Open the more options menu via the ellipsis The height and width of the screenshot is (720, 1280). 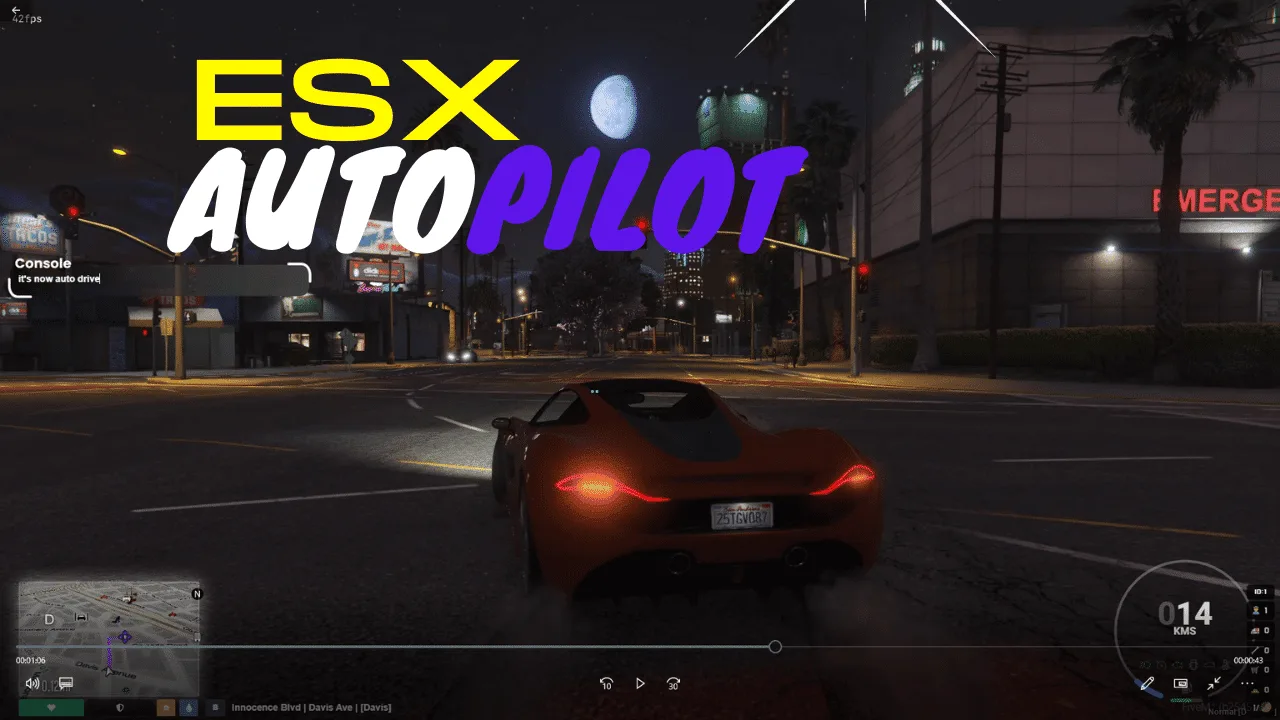click(x=1245, y=683)
